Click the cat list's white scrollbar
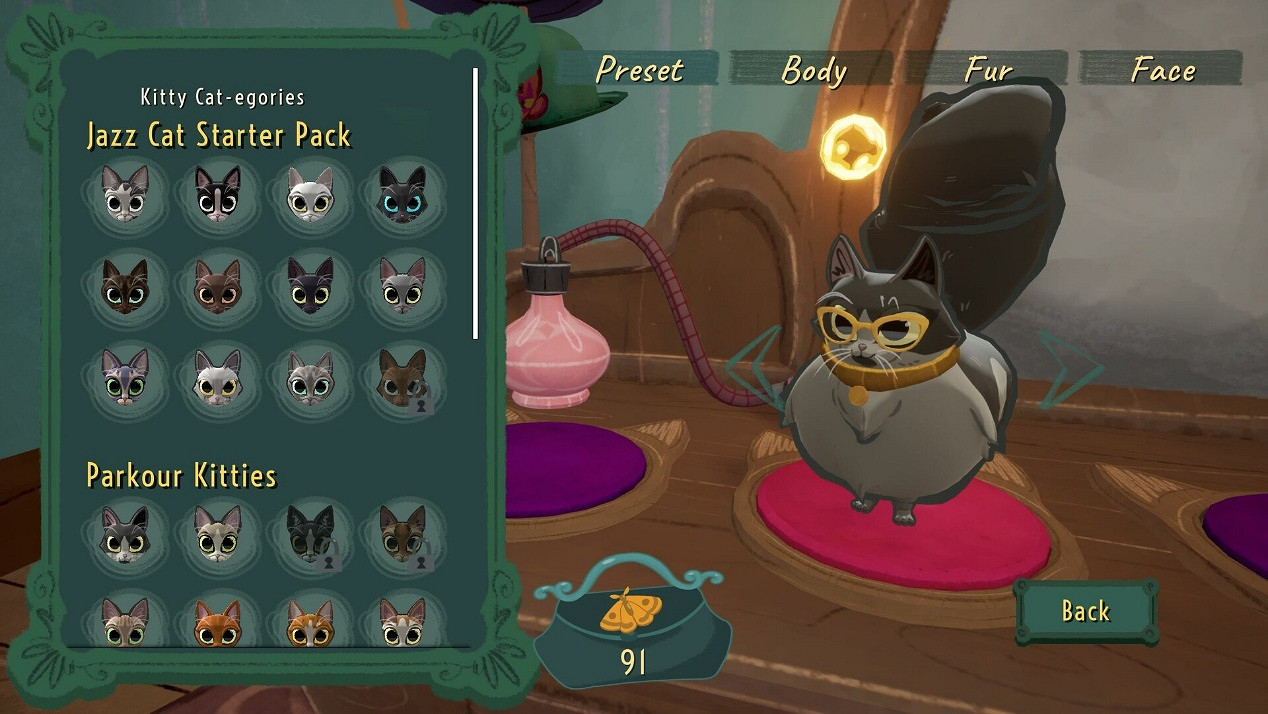 tap(476, 204)
